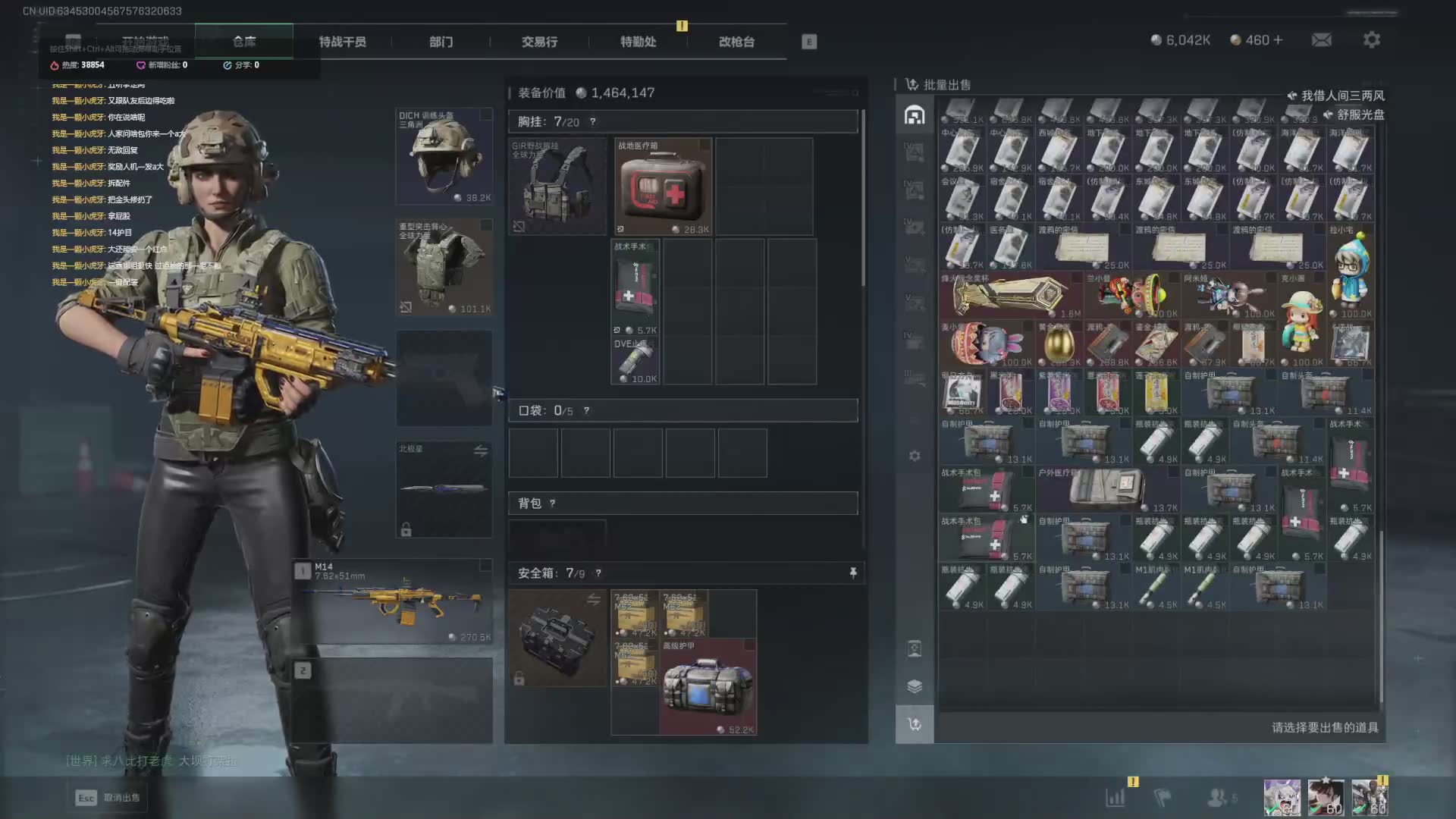The height and width of the screenshot is (819, 1456).
Task: Add currency with the plus button
Action: 1279,39
